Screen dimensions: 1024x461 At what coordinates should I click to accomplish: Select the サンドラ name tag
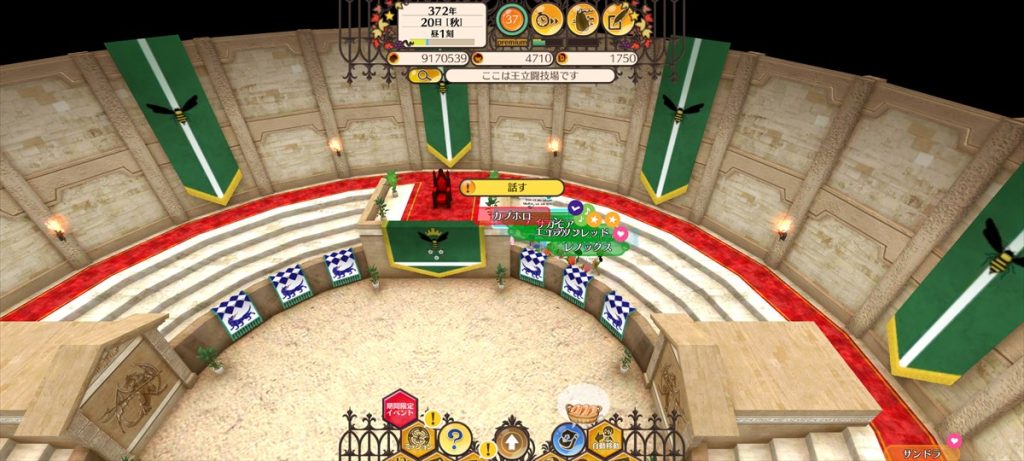pos(915,451)
